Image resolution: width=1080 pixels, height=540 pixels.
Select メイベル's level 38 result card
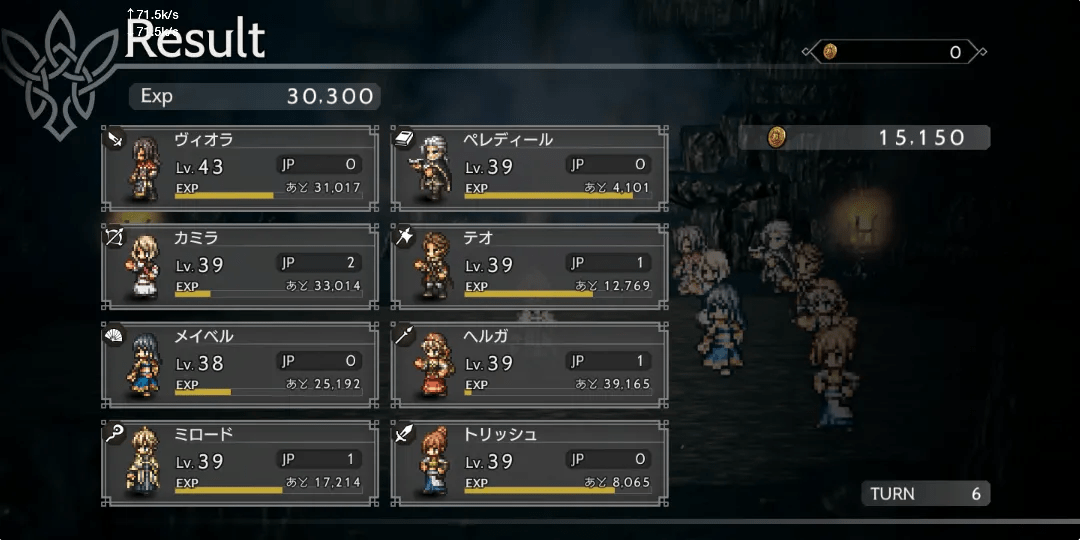pos(238,364)
